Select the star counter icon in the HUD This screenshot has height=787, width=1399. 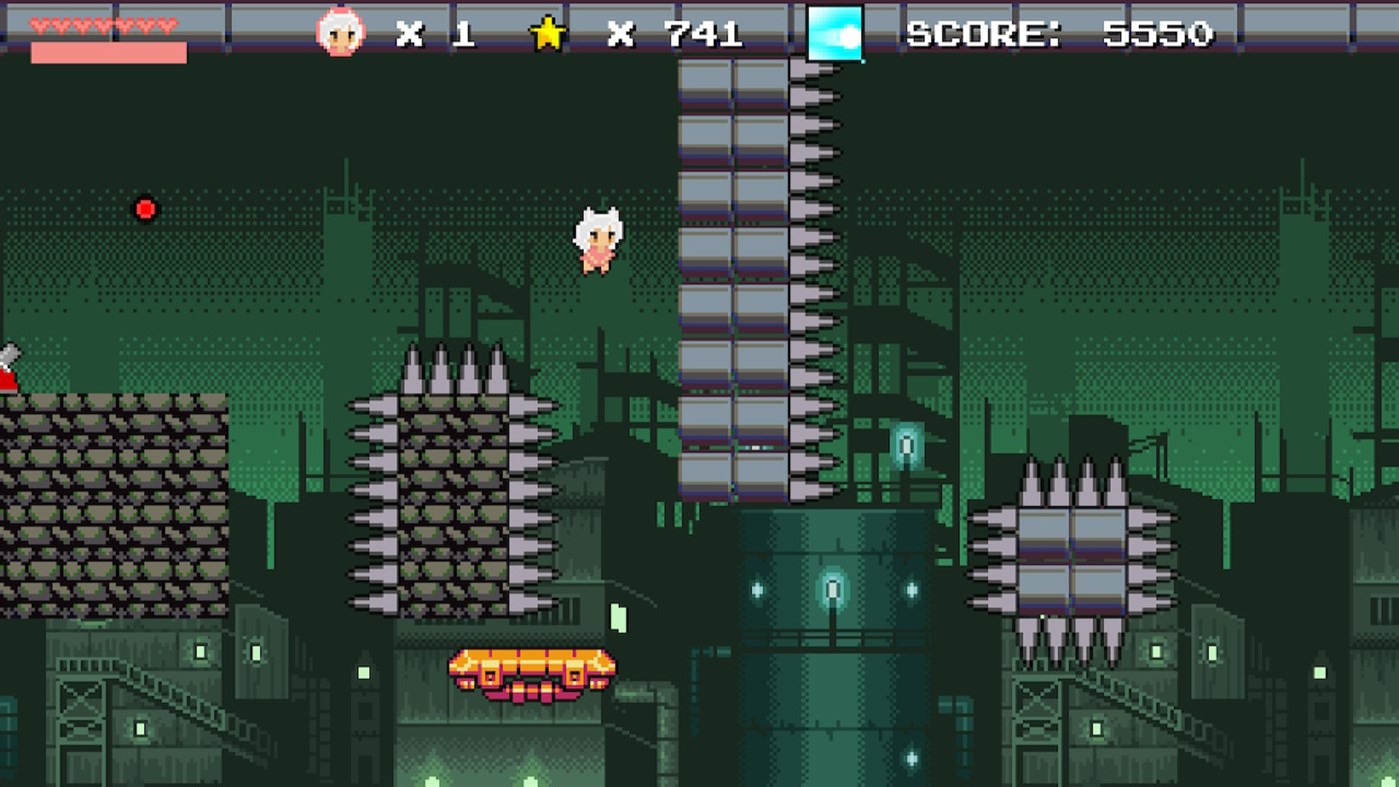(x=547, y=32)
